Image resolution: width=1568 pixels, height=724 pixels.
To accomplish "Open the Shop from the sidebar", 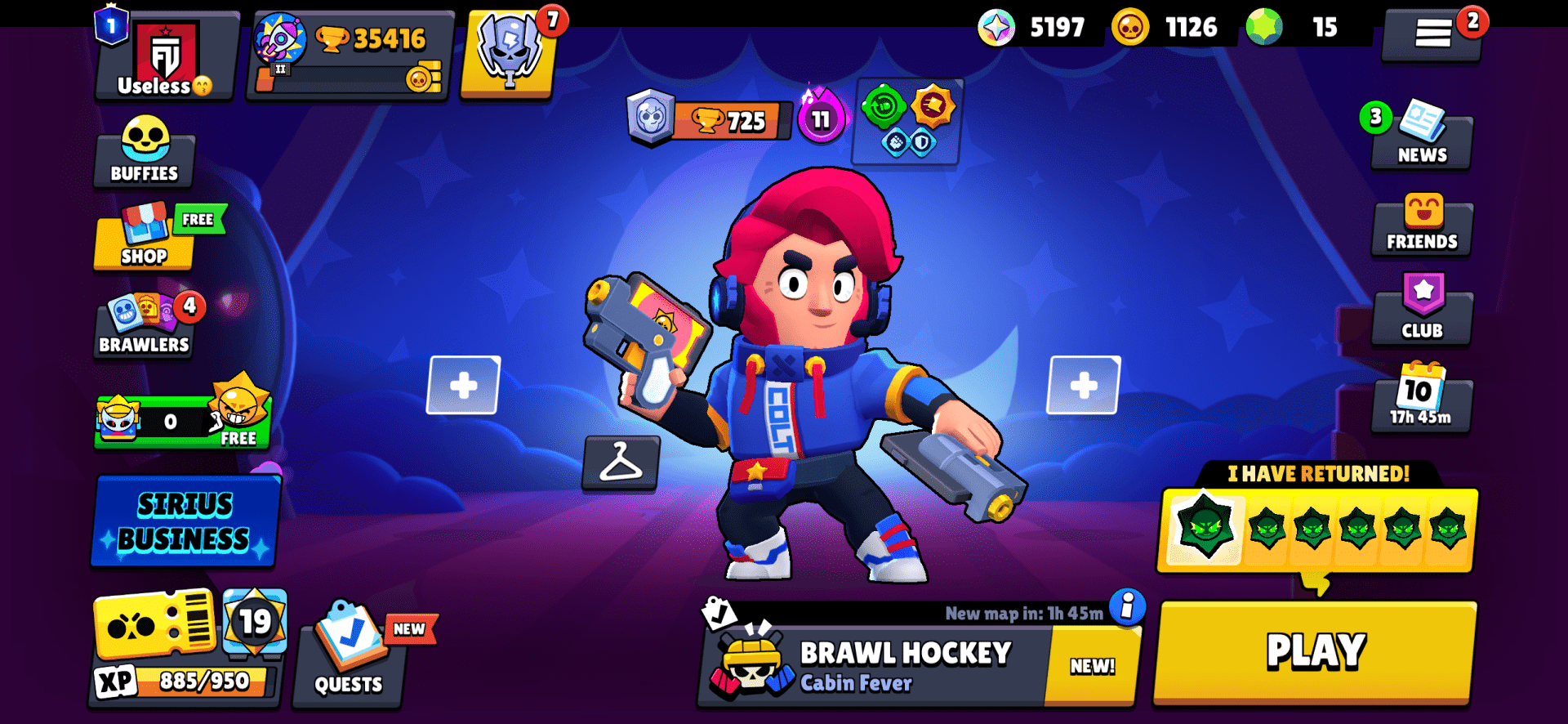I will (144, 239).
